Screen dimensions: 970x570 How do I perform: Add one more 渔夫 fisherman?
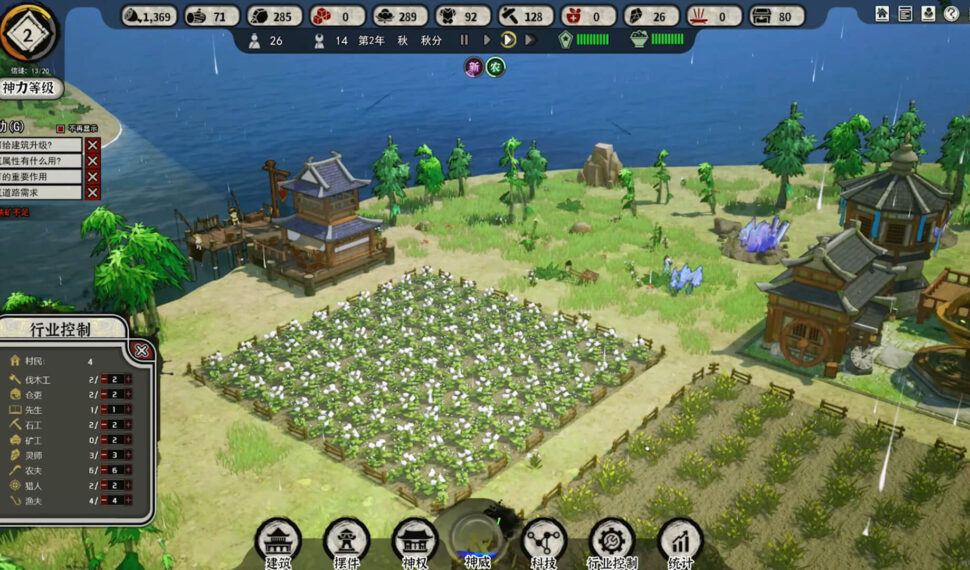[128, 500]
